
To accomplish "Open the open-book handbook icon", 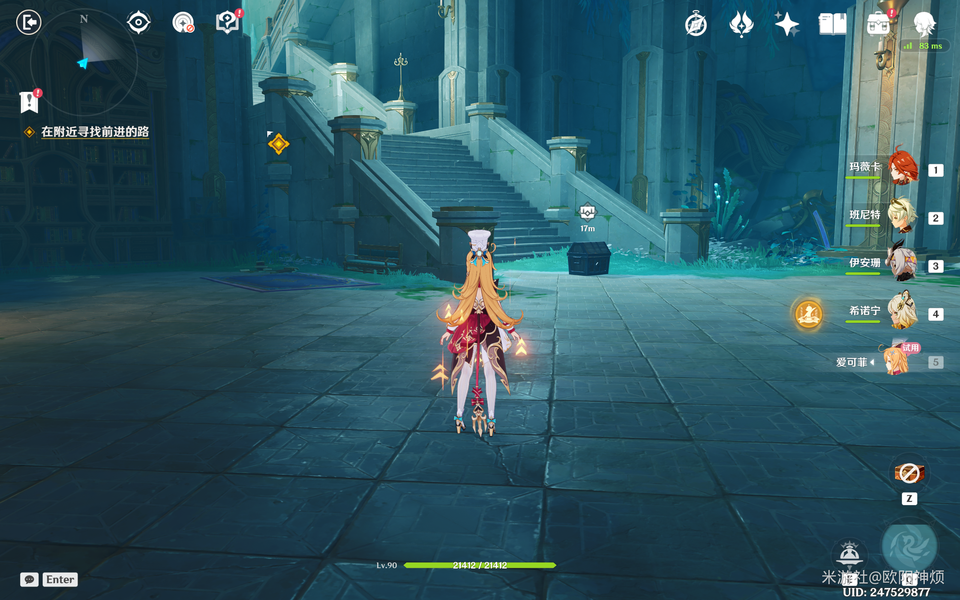I will pos(832,24).
